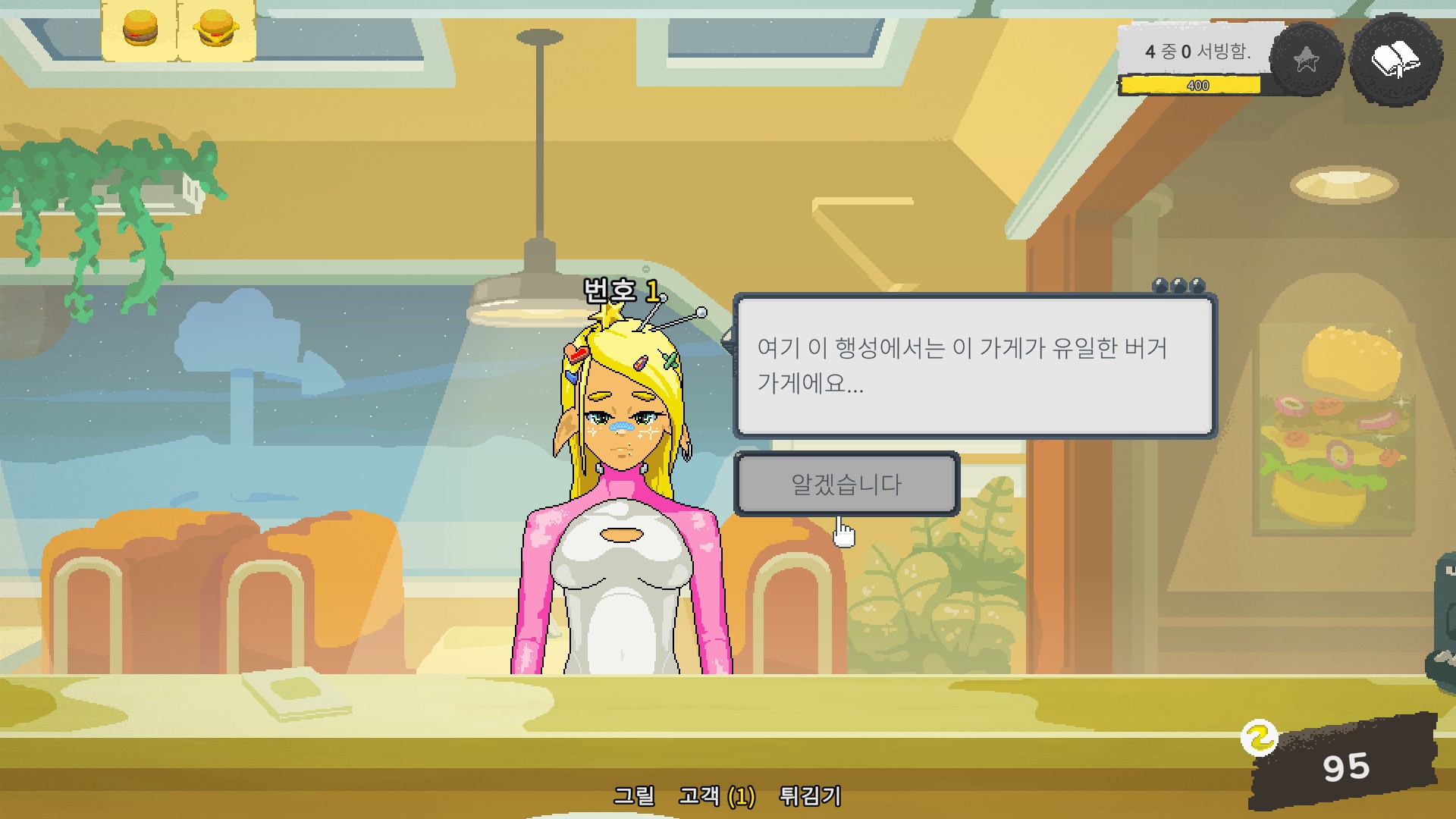Switch to the 그릴 station tab
Screen dimensions: 1456x819
[x=634, y=795]
